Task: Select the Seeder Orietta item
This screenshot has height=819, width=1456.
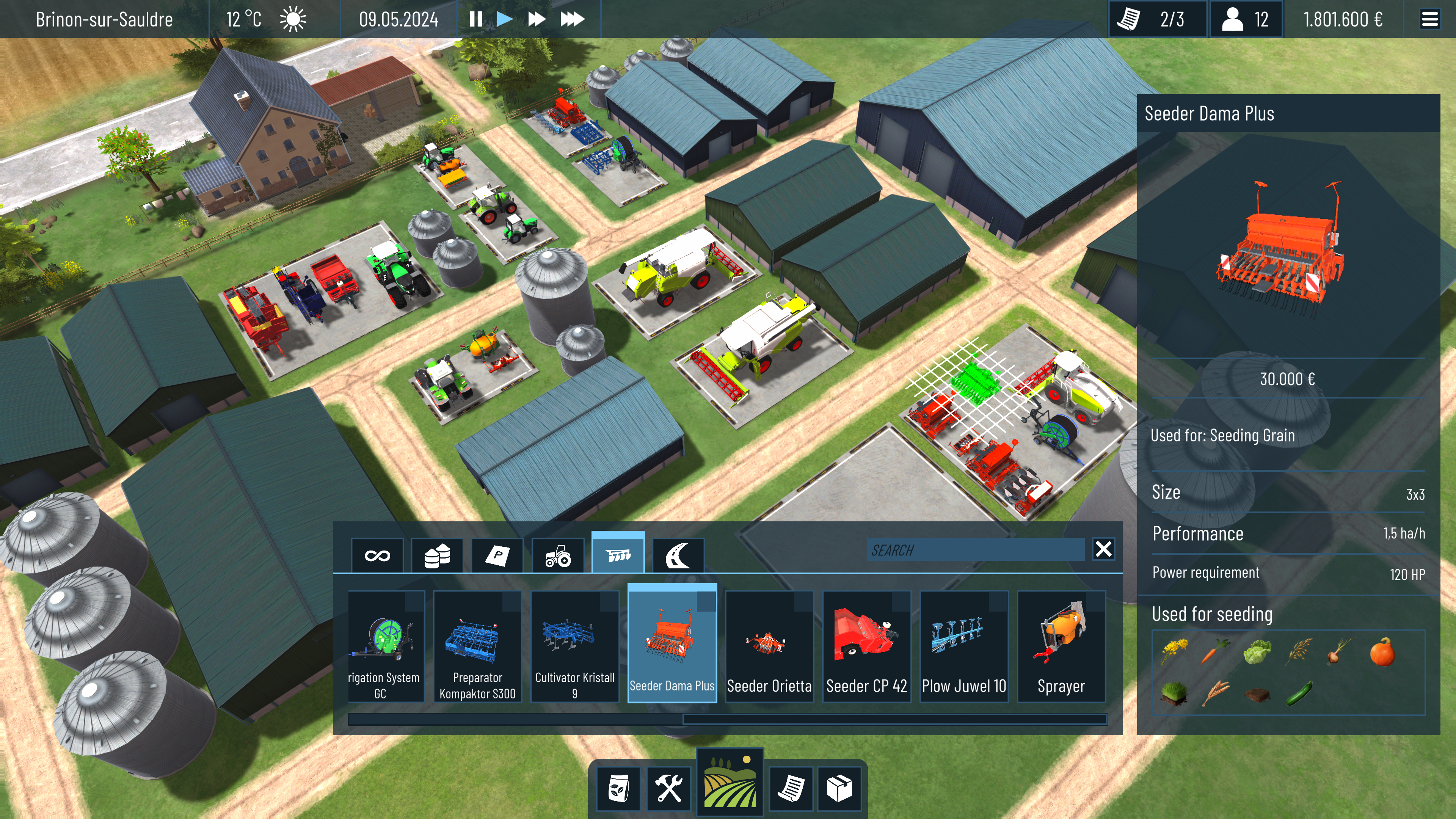Action: click(769, 646)
